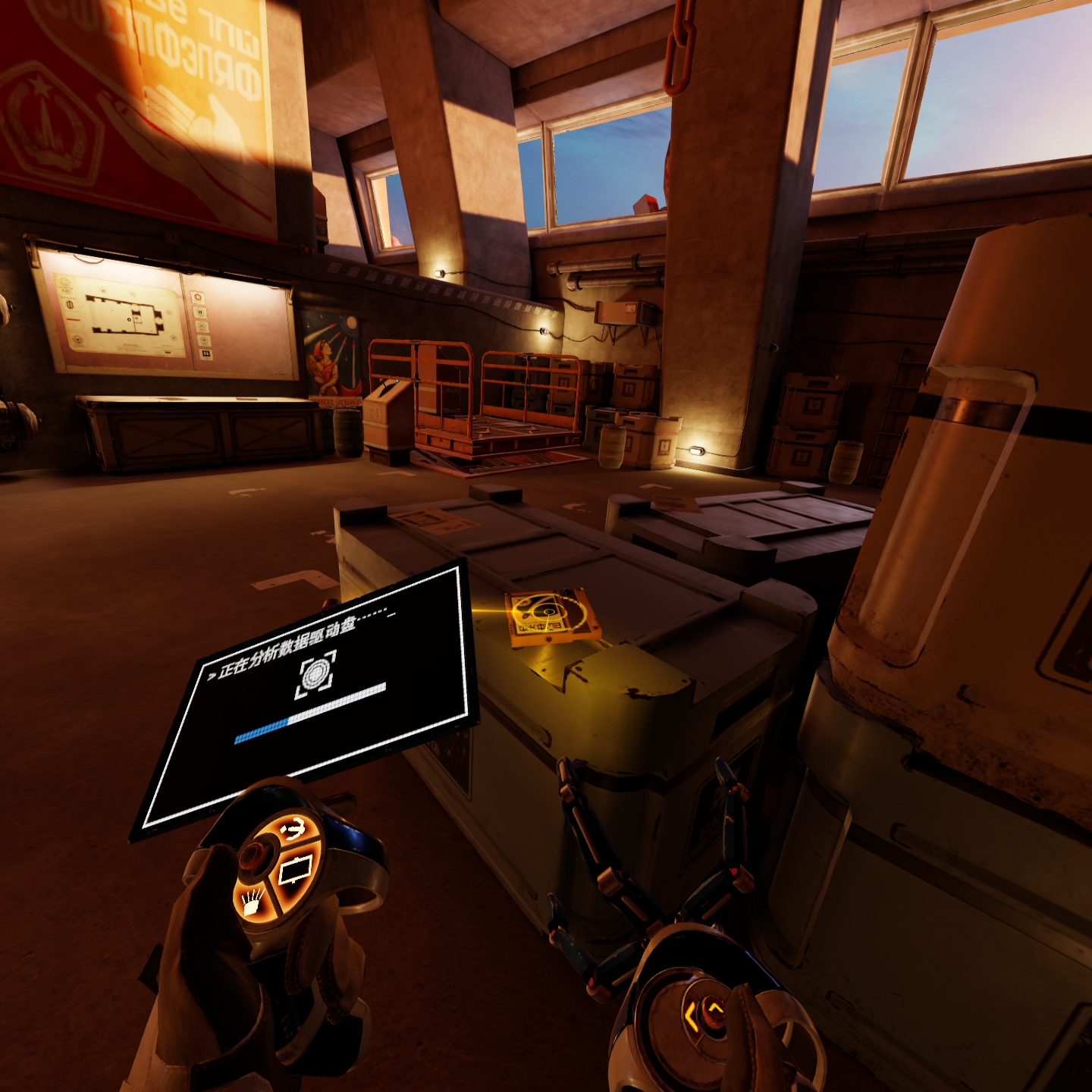This screenshot has height=1092, width=1092.
Task: Choose the scanner screen tool icon
Action: [297, 869]
